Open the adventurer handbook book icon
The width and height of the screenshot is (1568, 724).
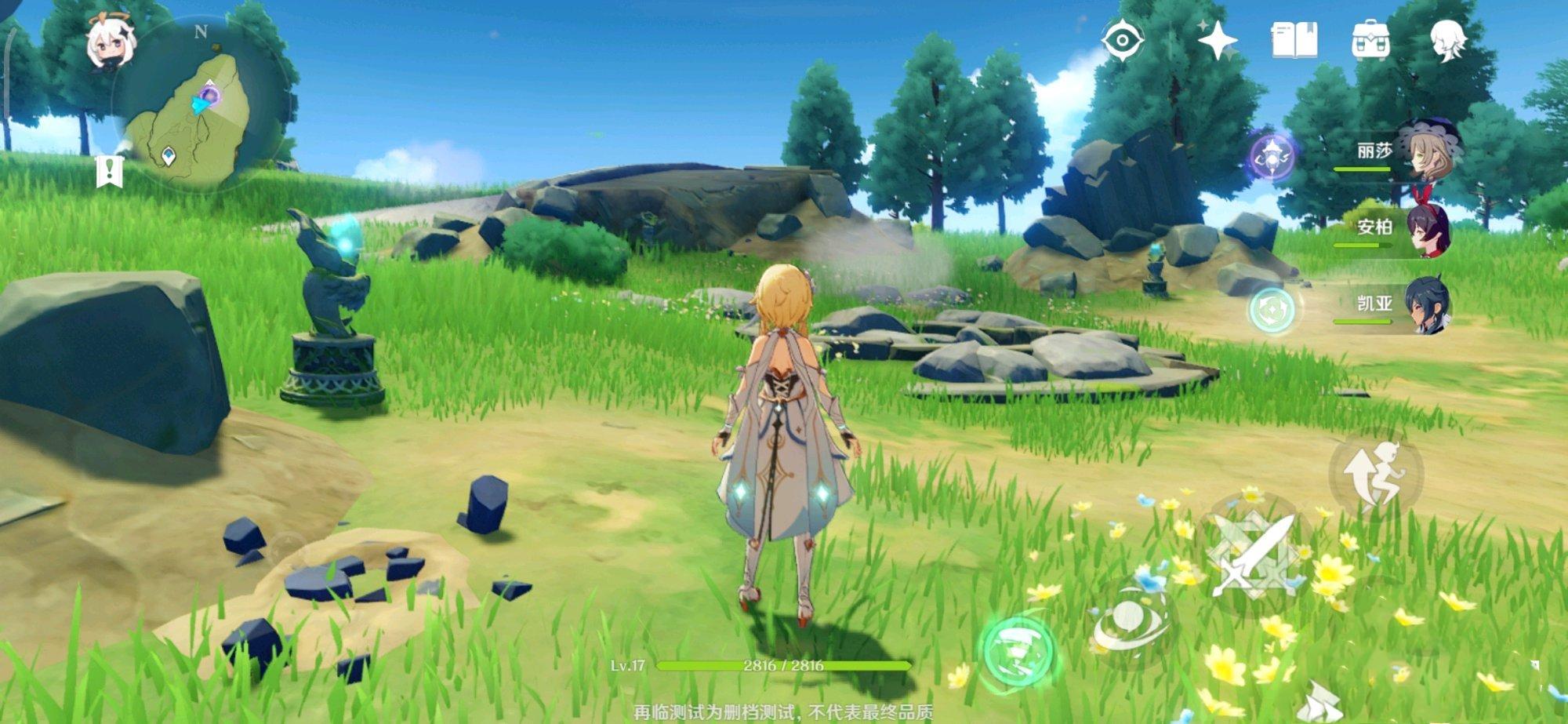pos(1294,40)
